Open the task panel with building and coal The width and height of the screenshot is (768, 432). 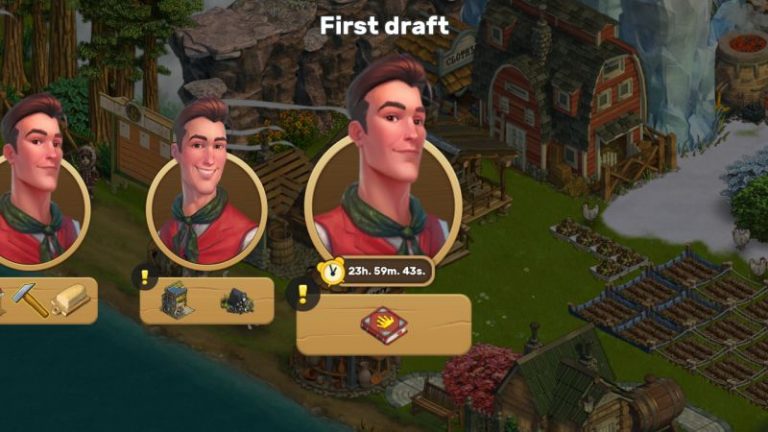207,301
